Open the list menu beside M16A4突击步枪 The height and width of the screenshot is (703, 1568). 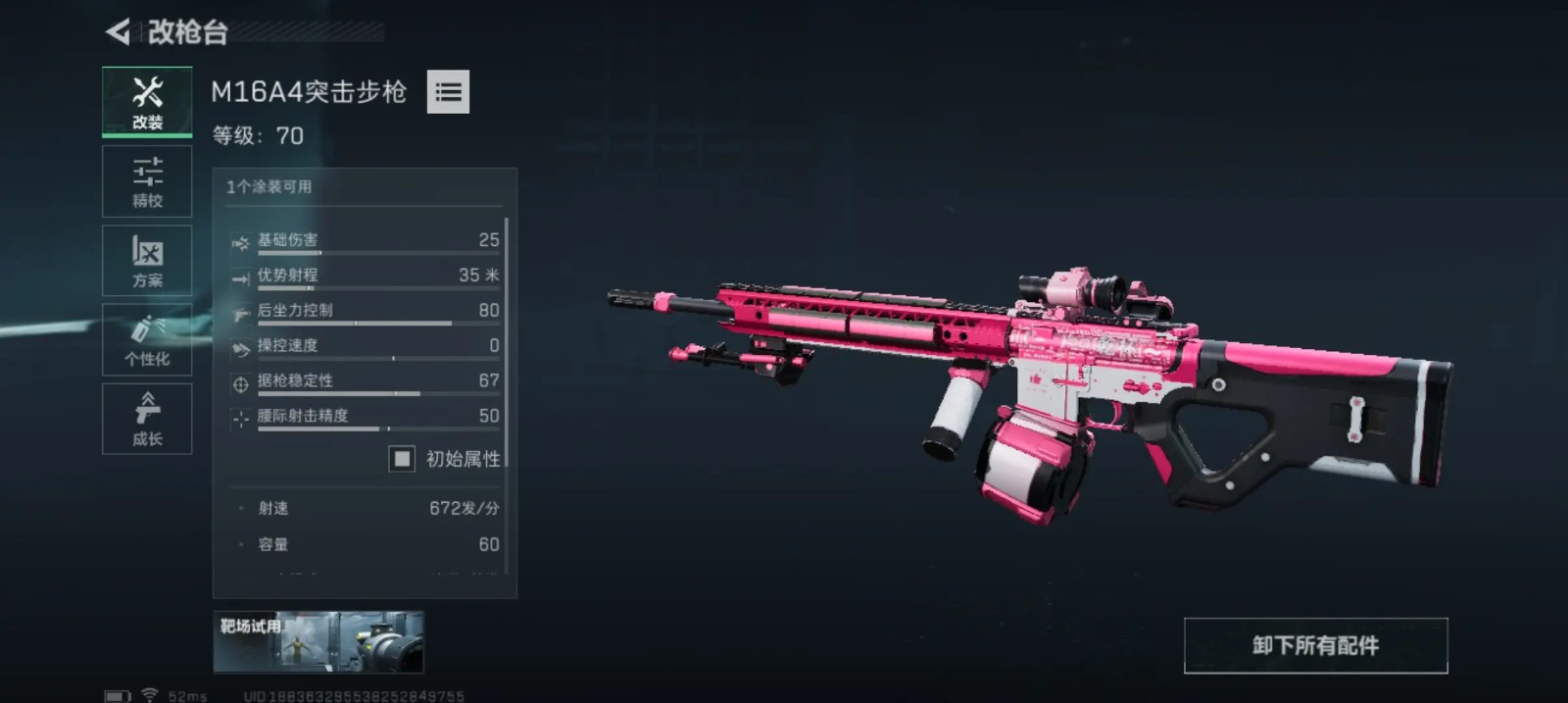[x=448, y=92]
